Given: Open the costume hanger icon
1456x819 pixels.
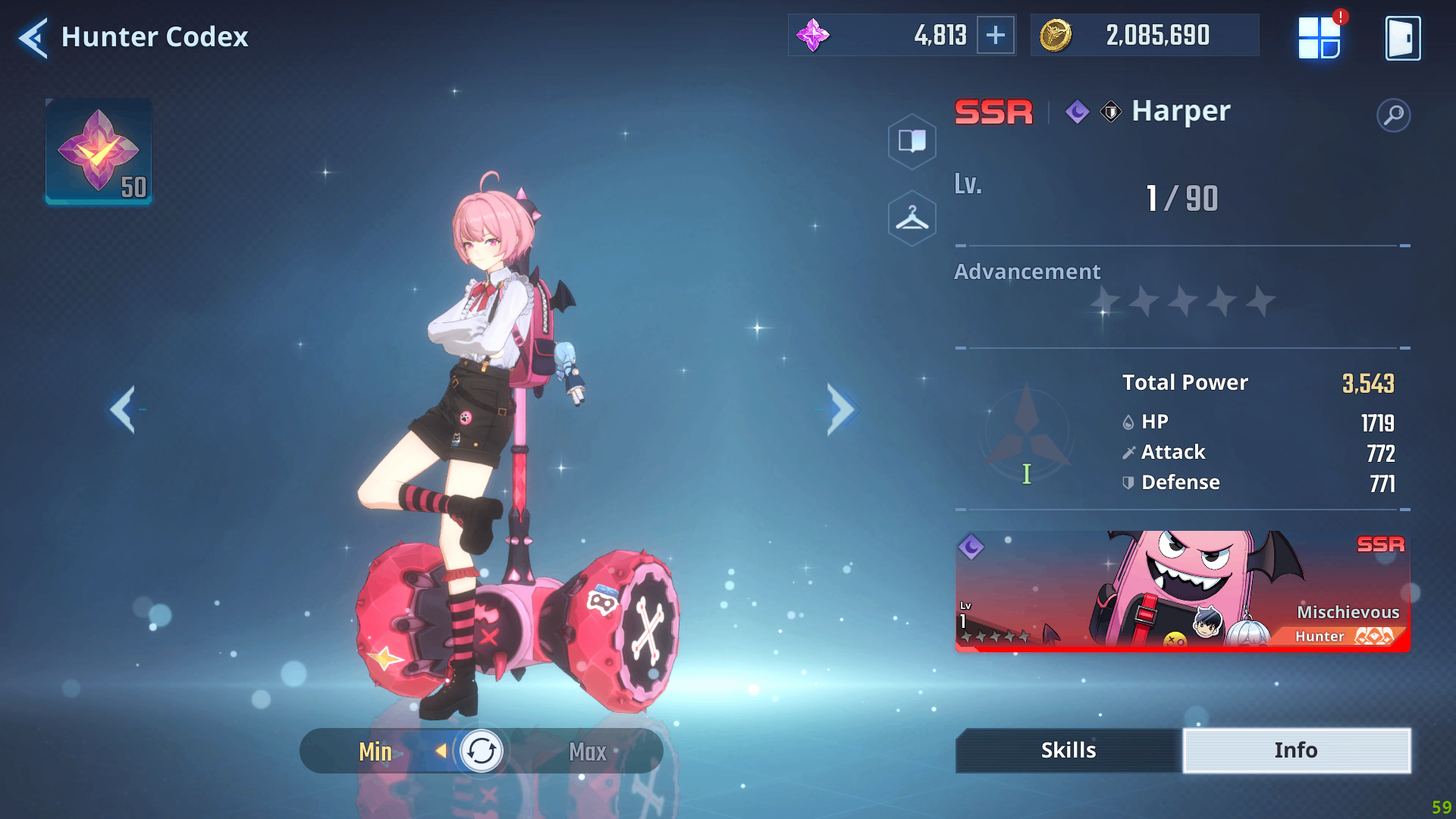Looking at the screenshot, I should [912, 218].
